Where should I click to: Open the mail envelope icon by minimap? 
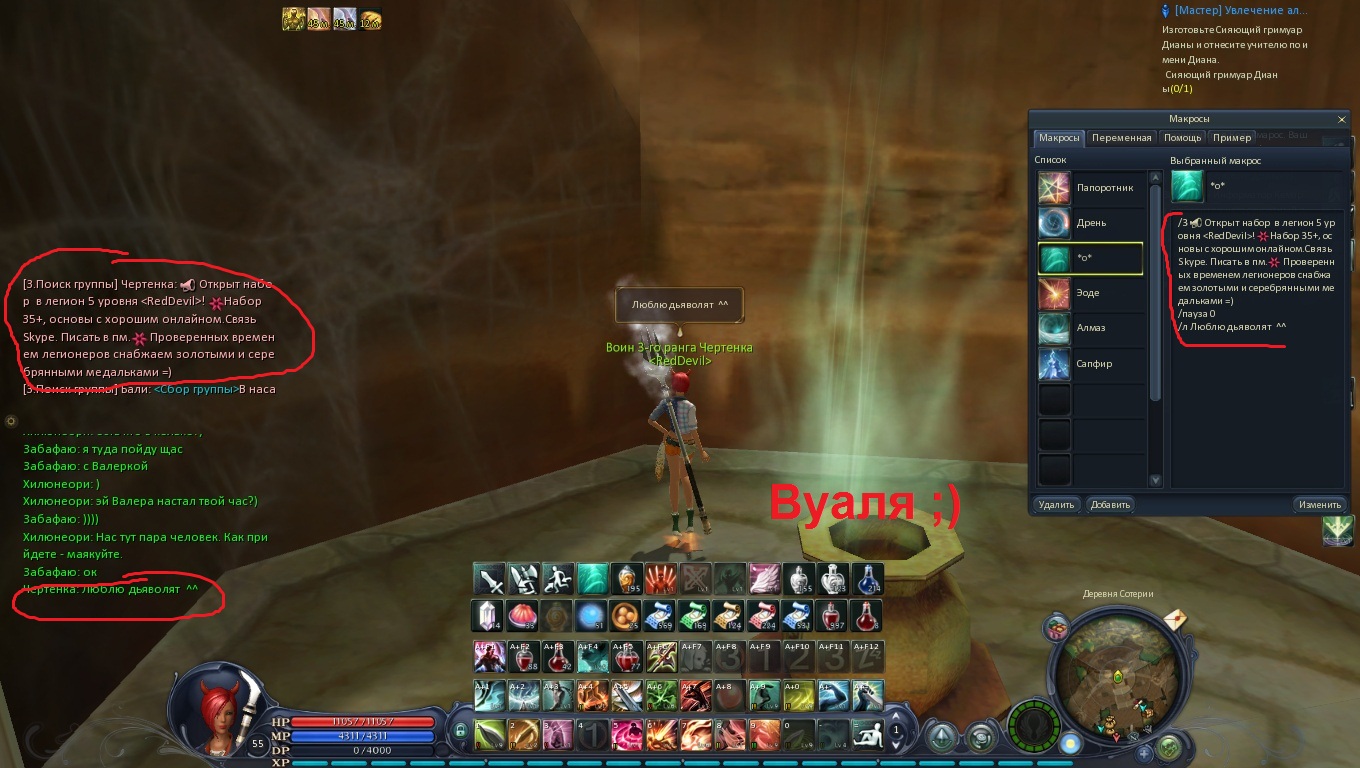point(1176,620)
